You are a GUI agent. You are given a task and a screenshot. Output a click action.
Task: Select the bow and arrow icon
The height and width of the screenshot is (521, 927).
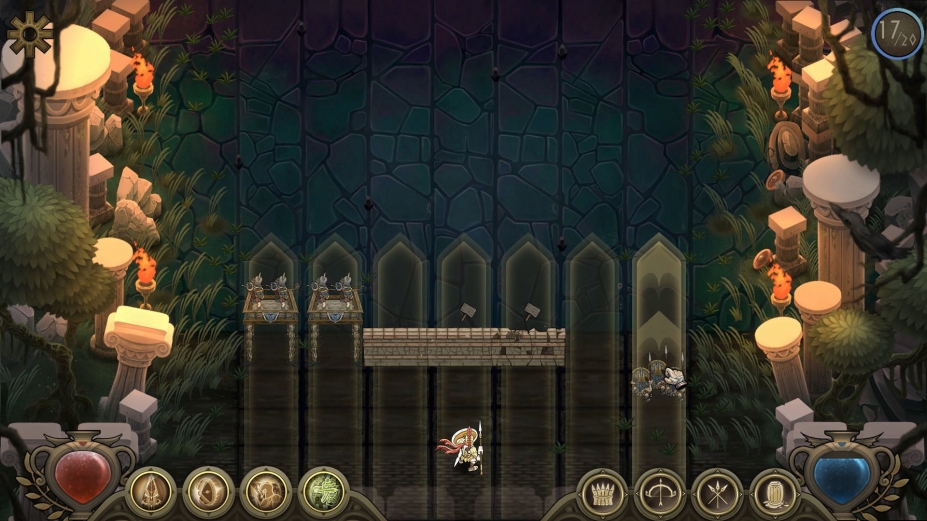coord(659,494)
